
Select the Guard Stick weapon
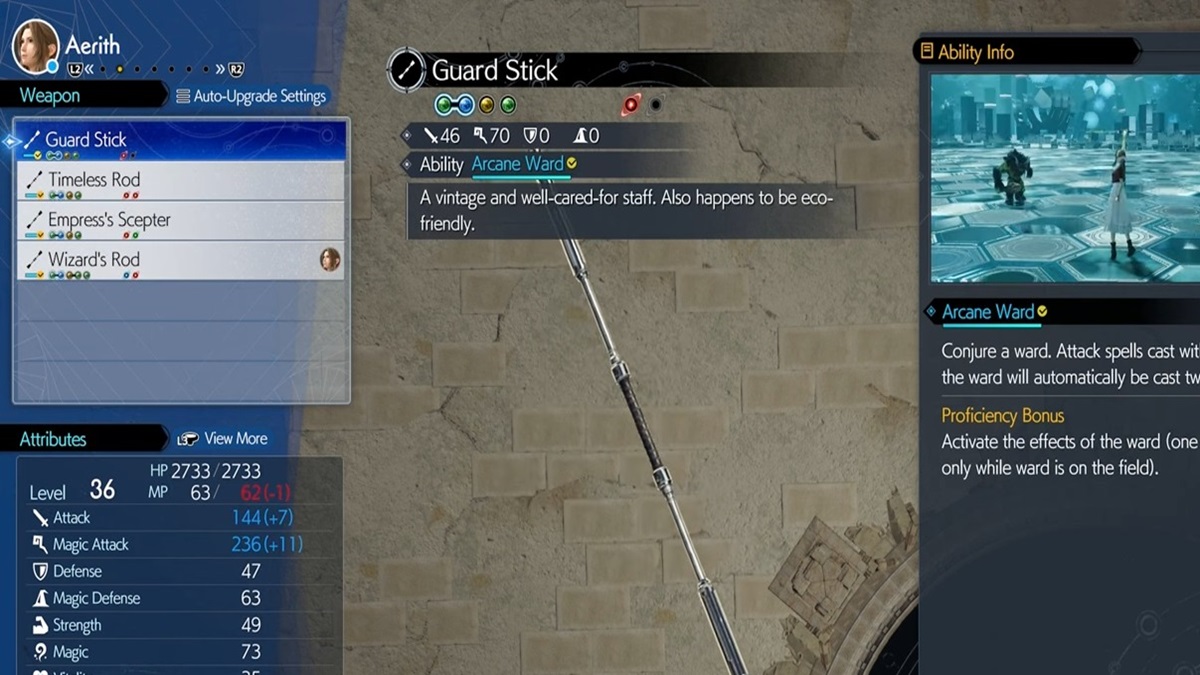180,140
